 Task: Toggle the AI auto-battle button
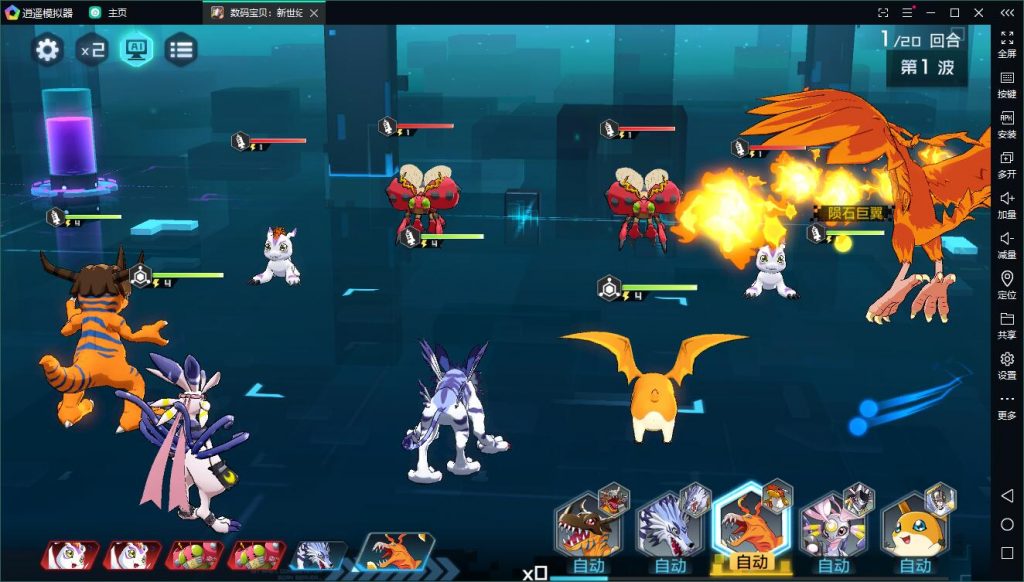(136, 49)
